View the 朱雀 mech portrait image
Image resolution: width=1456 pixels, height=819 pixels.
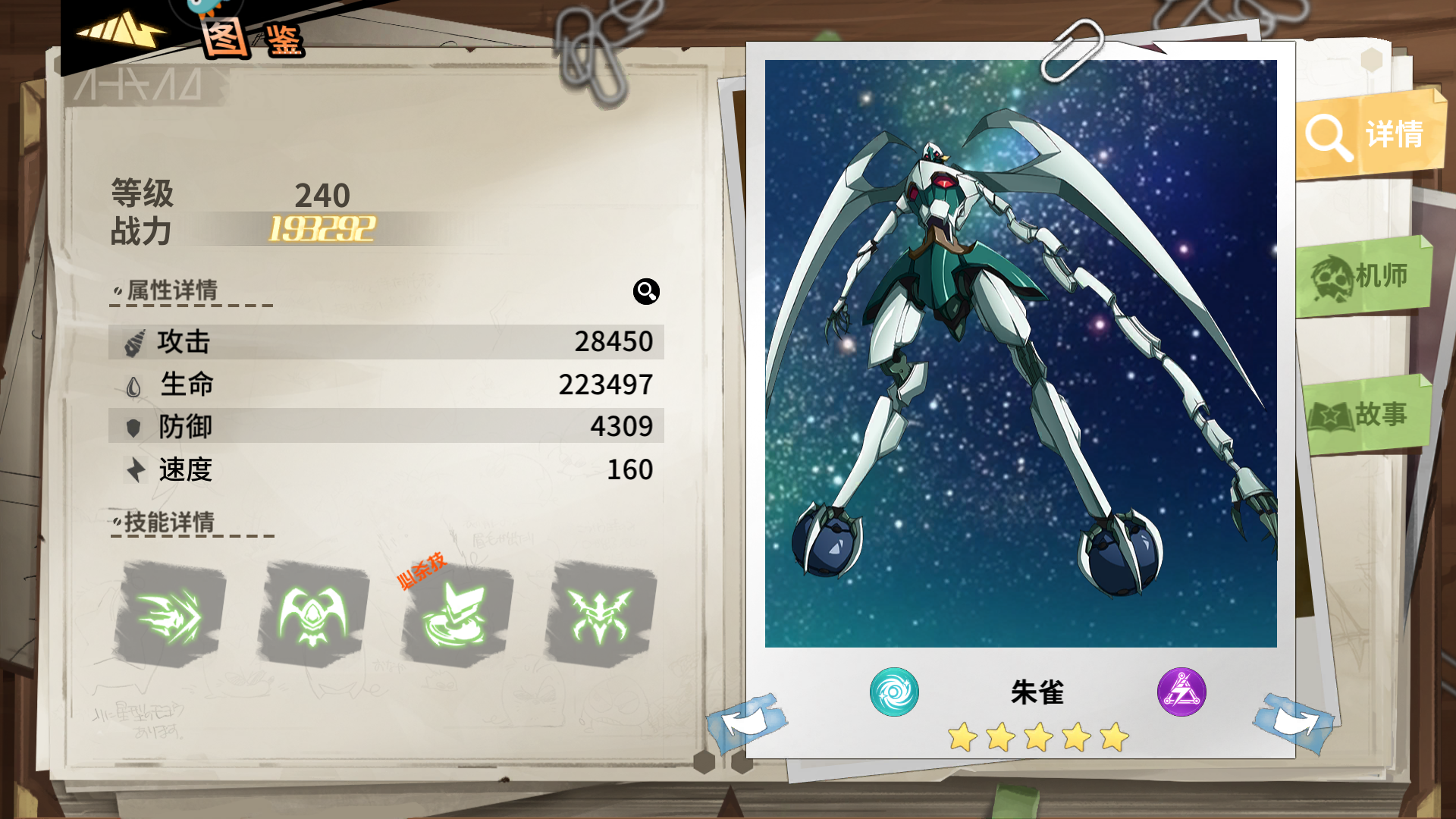click(x=1020, y=353)
